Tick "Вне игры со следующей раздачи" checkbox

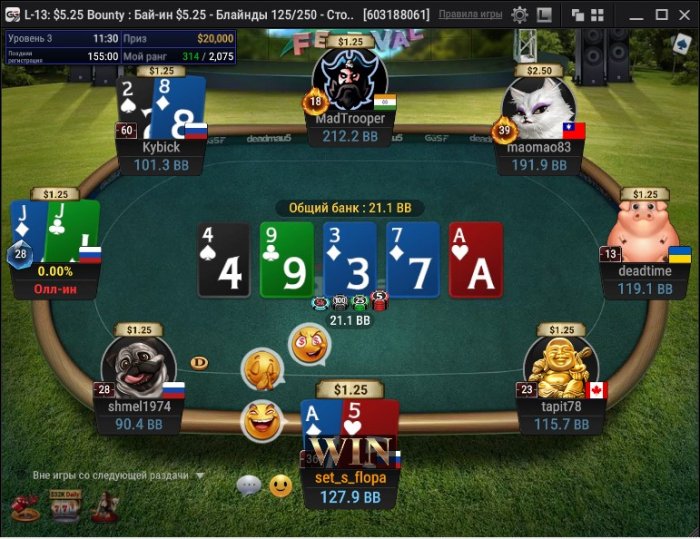click(21, 476)
